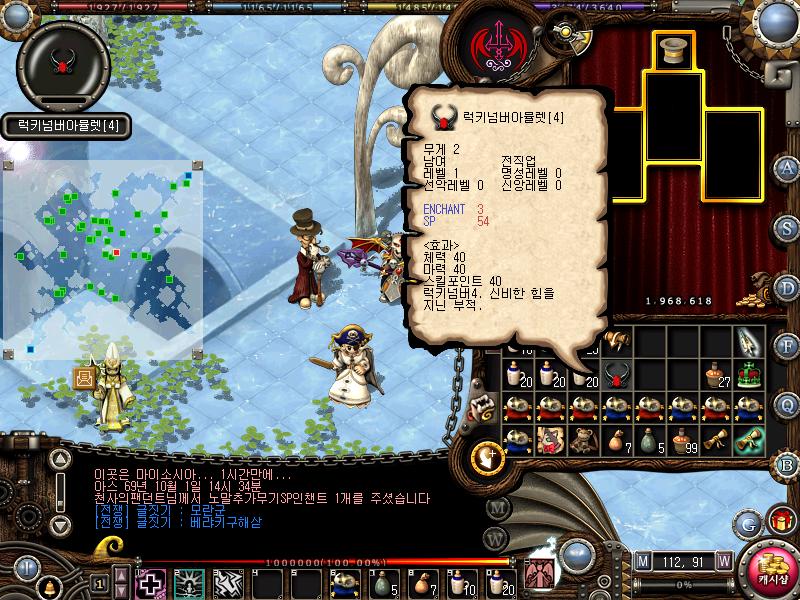Activate the white cross heal skill

click(151, 584)
